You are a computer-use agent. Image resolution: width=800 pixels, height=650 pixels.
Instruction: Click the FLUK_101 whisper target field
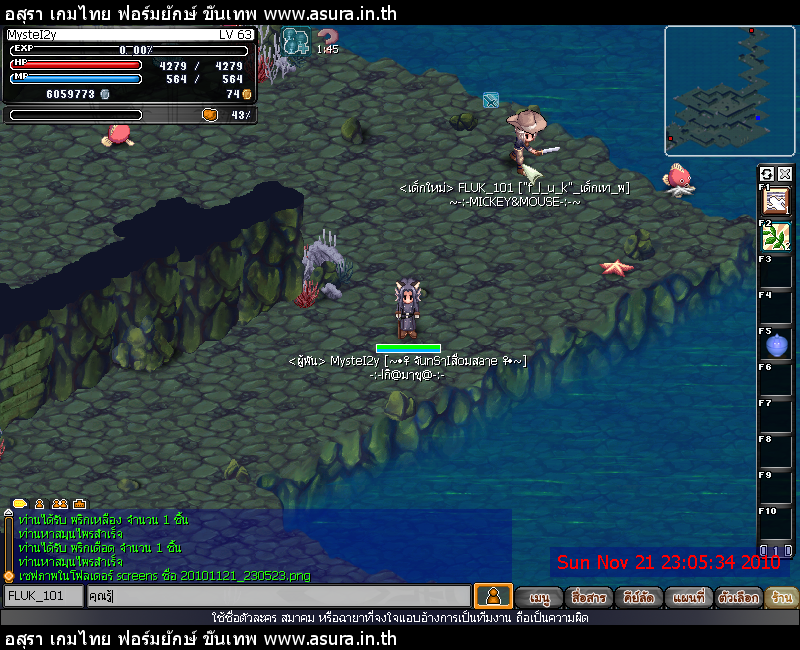pyautogui.click(x=42, y=596)
